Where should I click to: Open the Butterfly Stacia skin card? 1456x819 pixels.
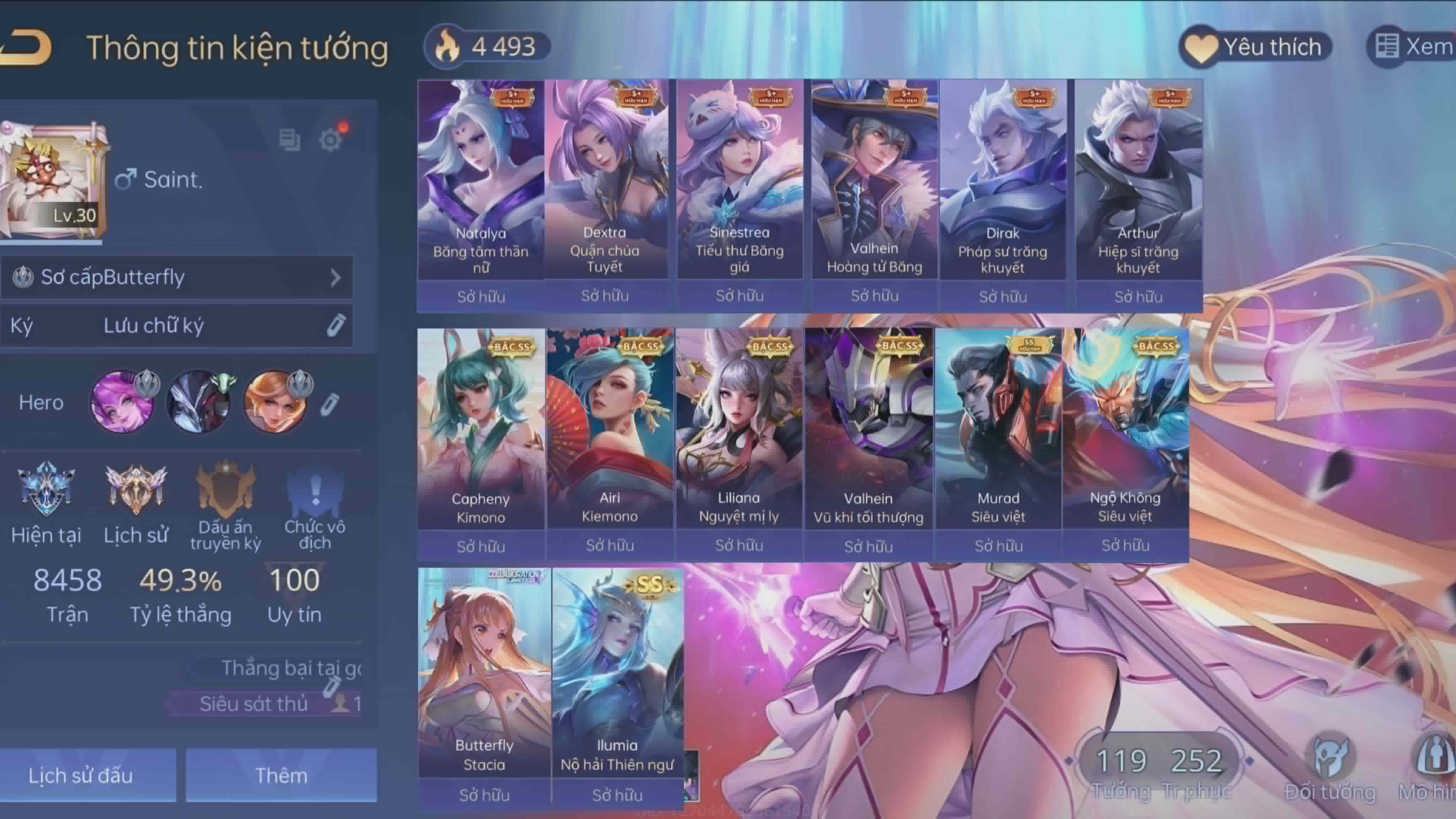[x=484, y=673]
